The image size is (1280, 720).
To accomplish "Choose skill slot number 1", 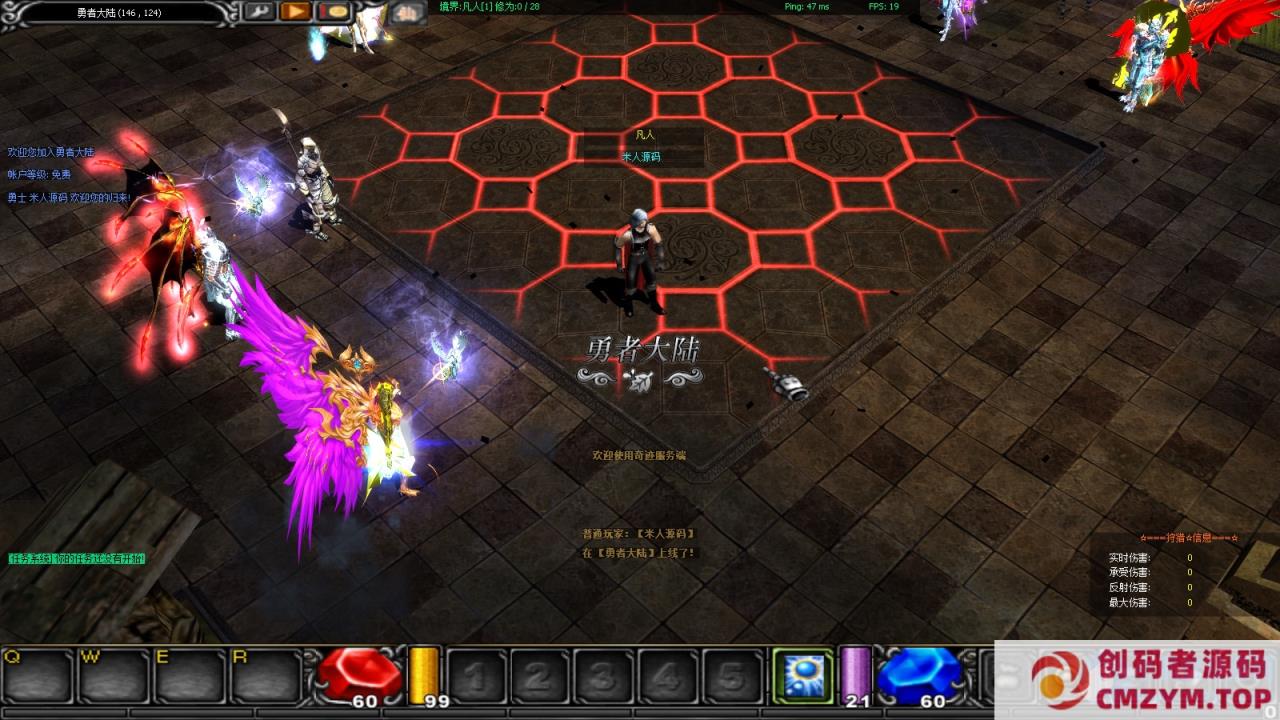I will pos(475,677).
